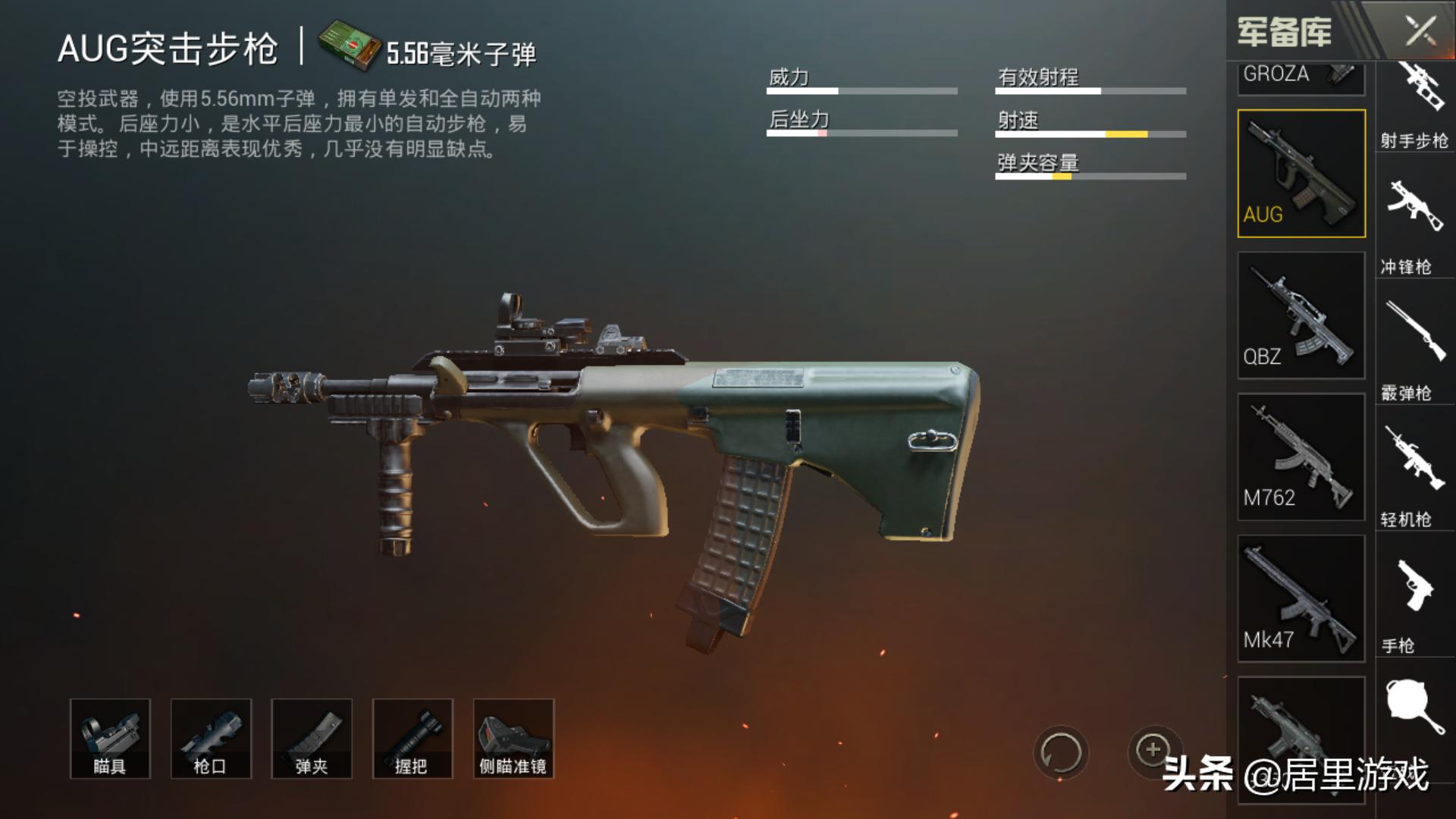The image size is (1456, 819).
Task: Select the AUG weapon tile
Action: click(x=1301, y=174)
